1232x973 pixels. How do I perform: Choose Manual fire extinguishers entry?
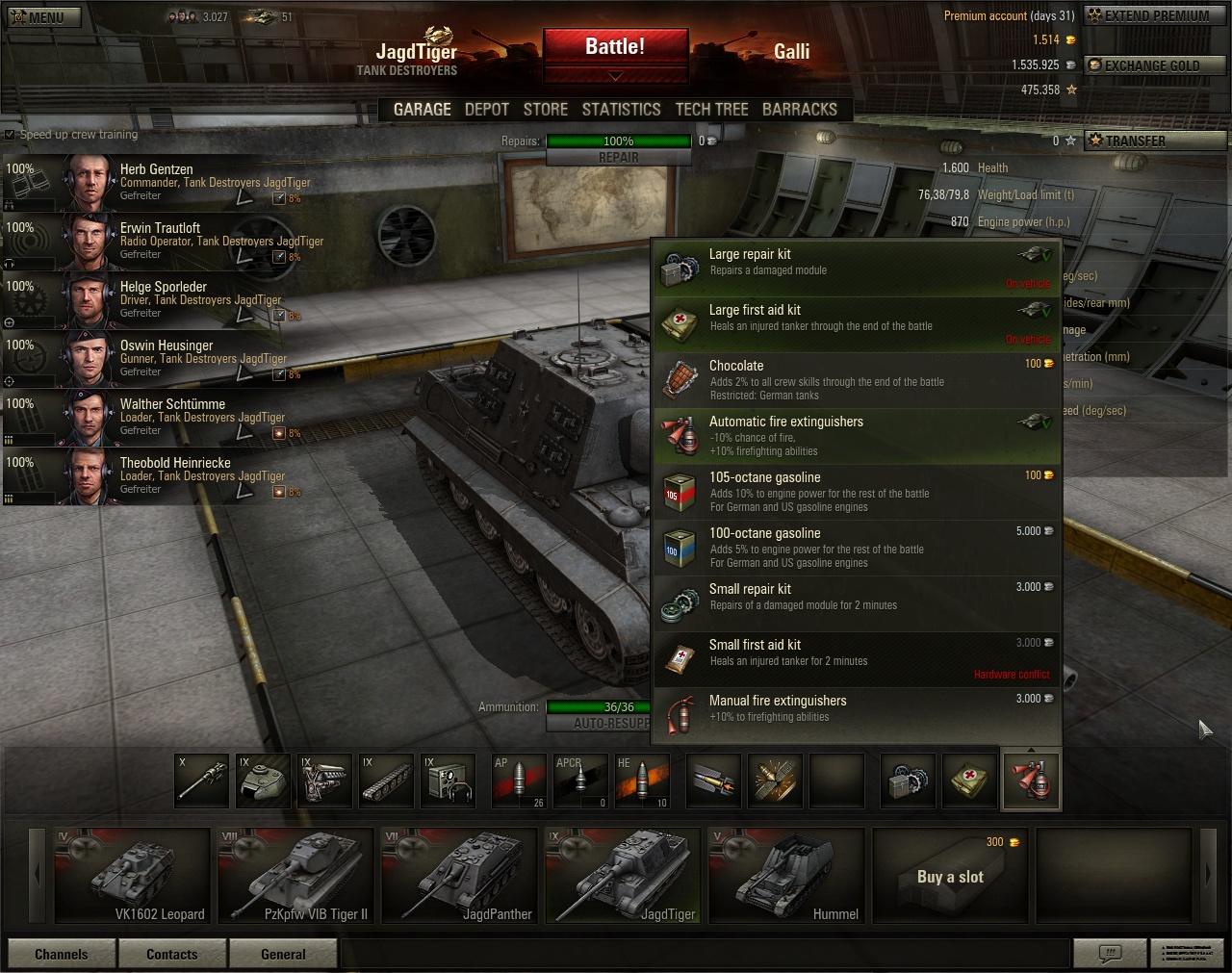pyautogui.click(x=857, y=715)
